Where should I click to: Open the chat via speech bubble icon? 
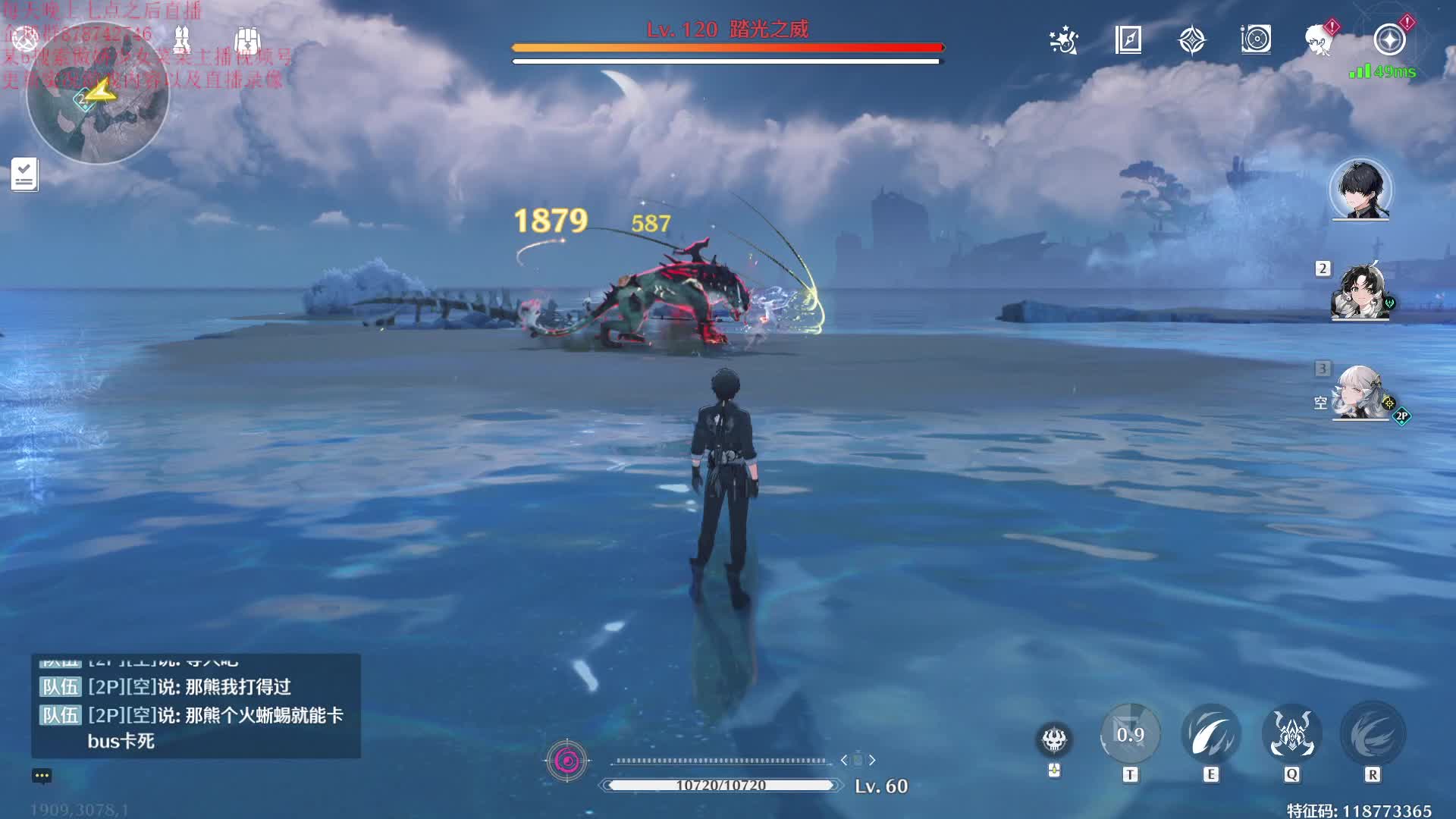[x=42, y=776]
